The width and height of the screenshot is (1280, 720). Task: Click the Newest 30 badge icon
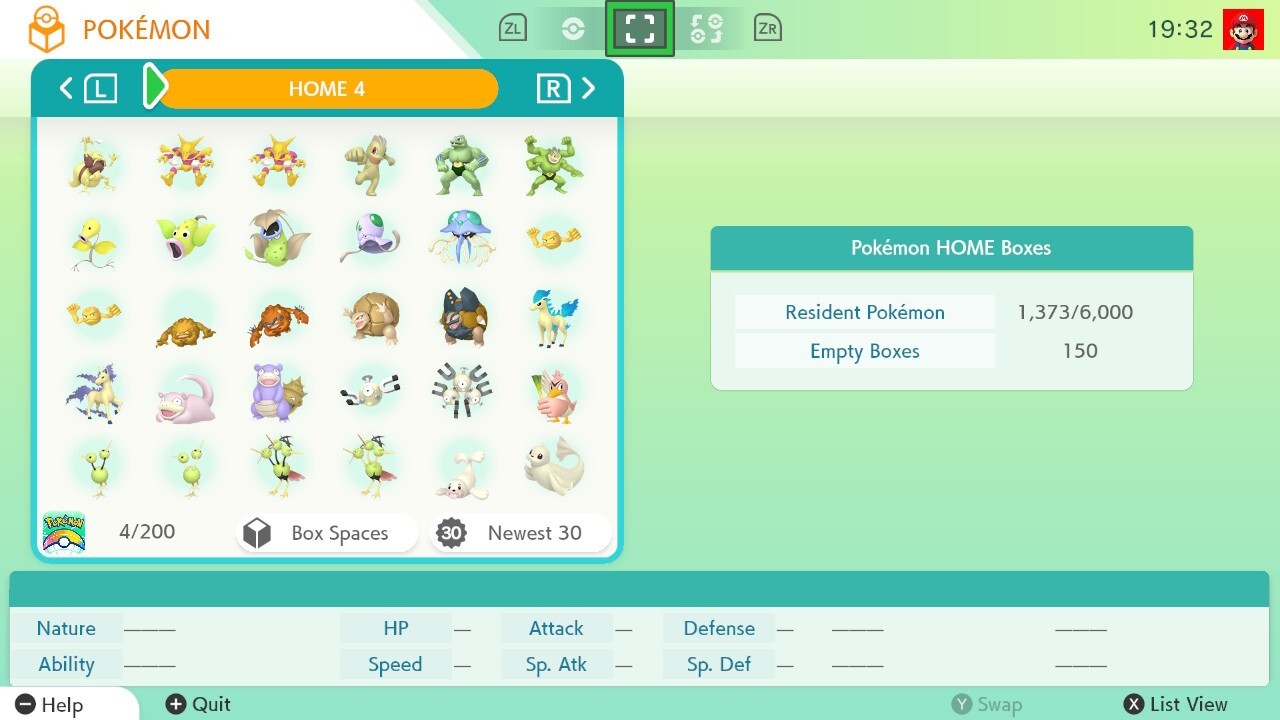[x=451, y=532]
